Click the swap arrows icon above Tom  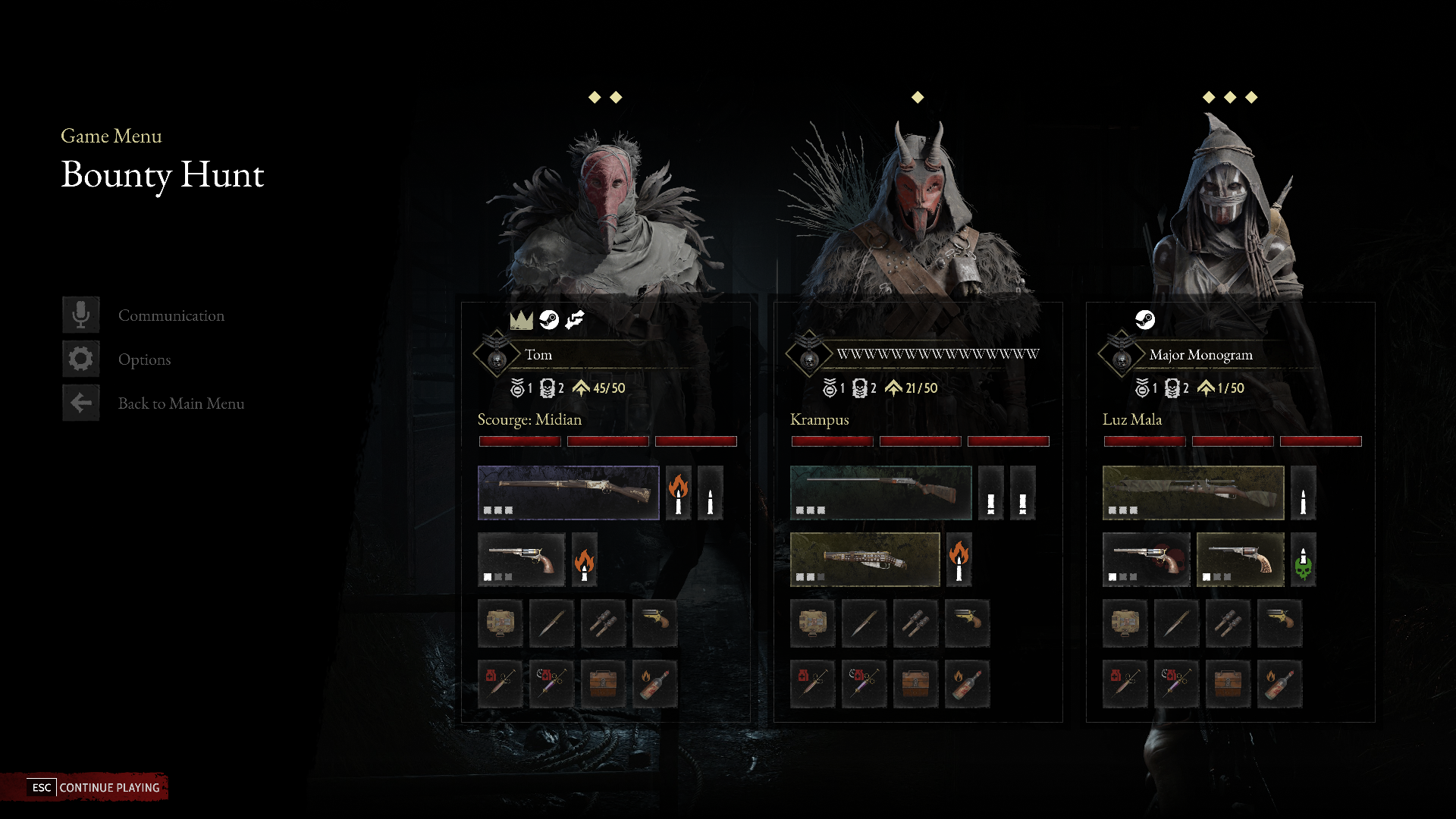[x=575, y=320]
